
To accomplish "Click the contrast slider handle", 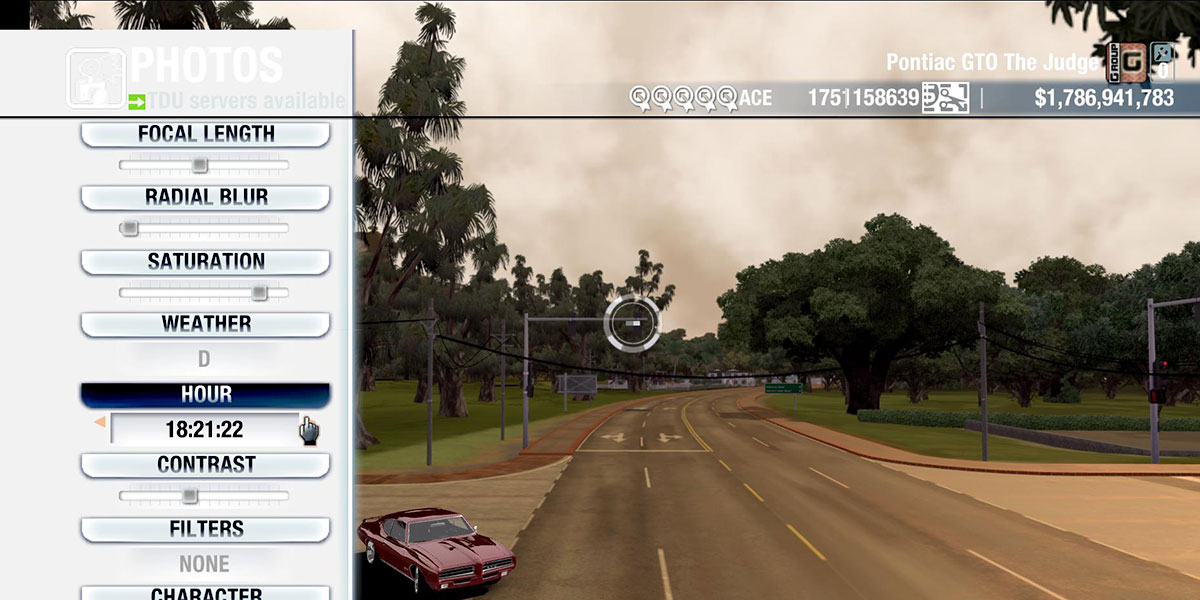I will coord(189,496).
